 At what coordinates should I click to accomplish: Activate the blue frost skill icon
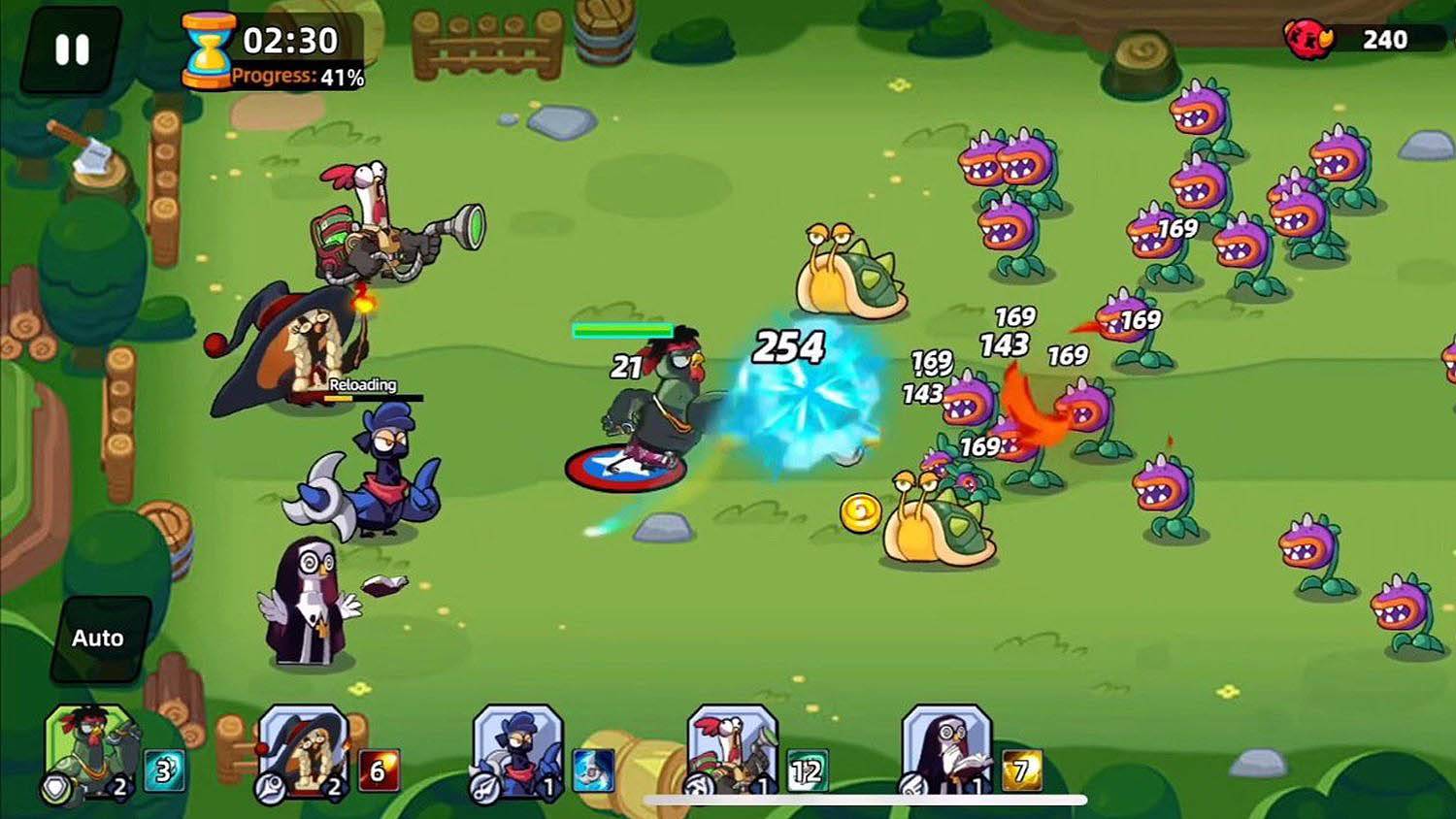click(x=593, y=767)
